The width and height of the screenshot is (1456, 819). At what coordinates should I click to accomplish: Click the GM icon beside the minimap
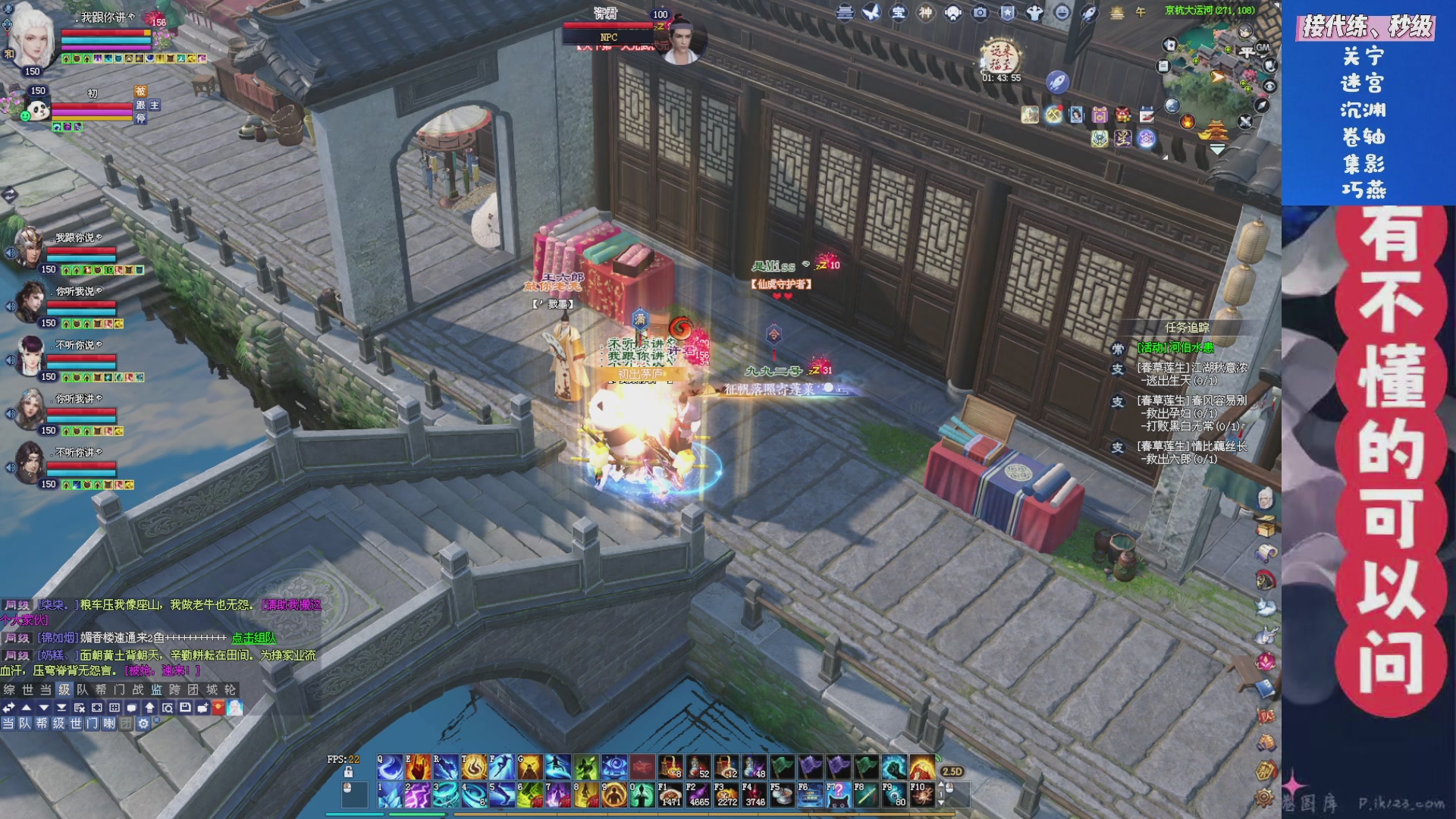pos(1263,47)
